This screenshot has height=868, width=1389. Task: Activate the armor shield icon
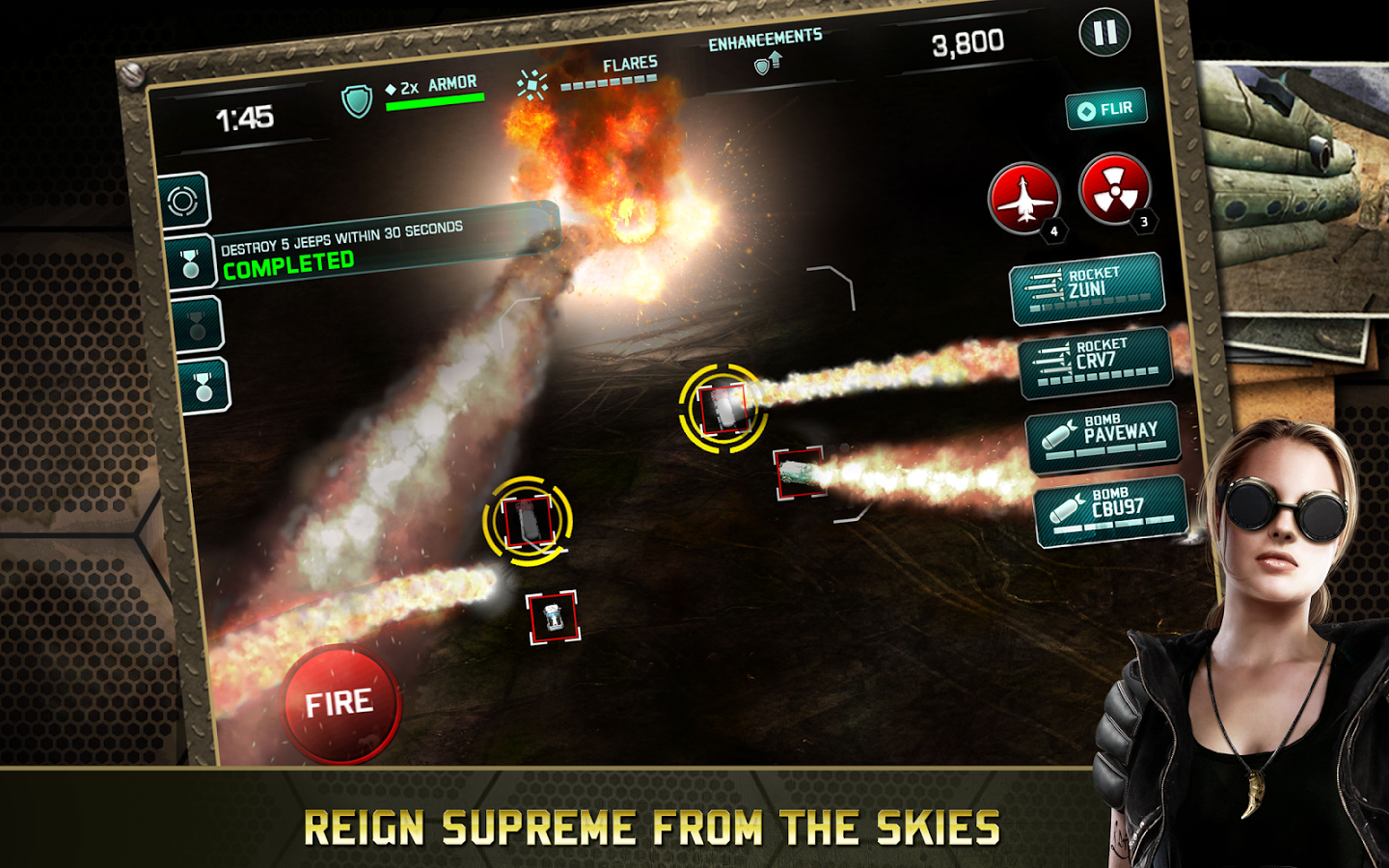point(358,100)
